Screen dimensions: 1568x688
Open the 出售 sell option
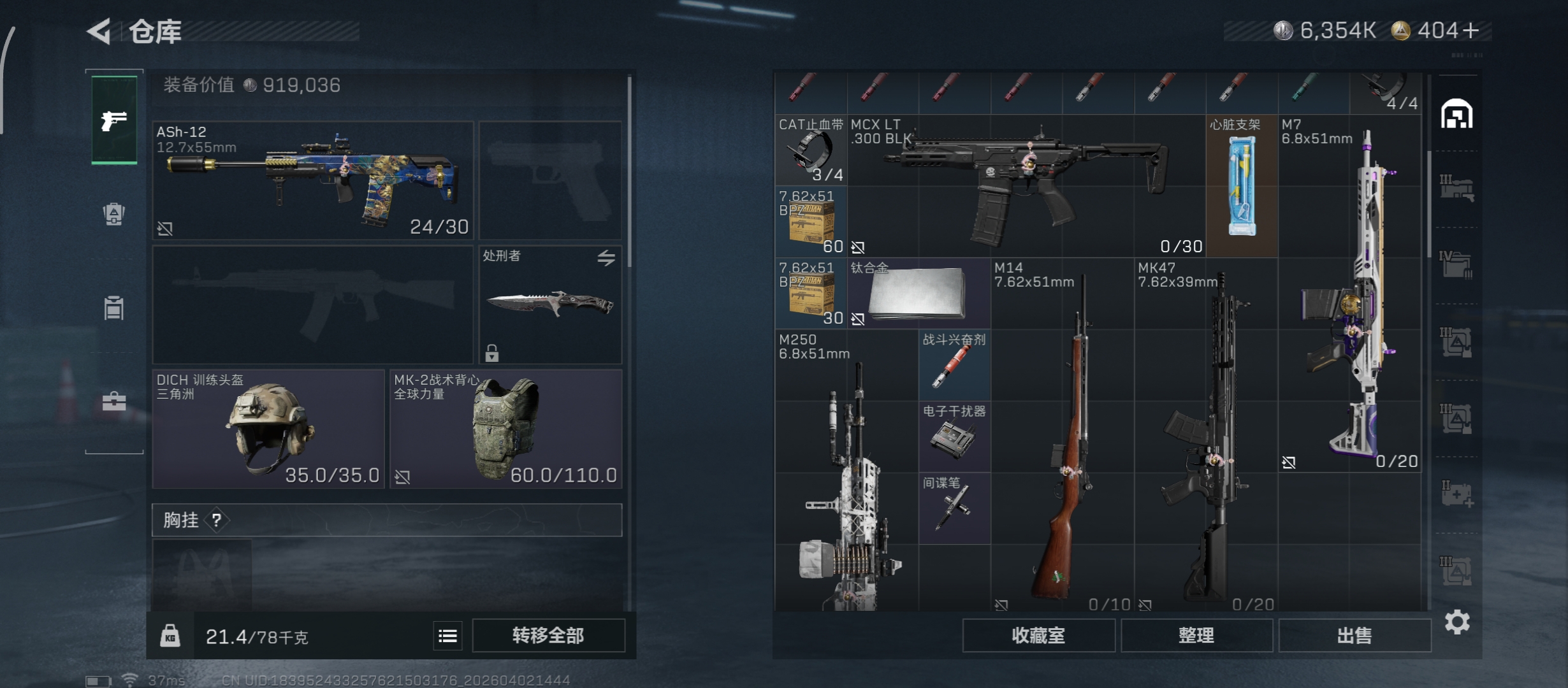tap(1354, 635)
